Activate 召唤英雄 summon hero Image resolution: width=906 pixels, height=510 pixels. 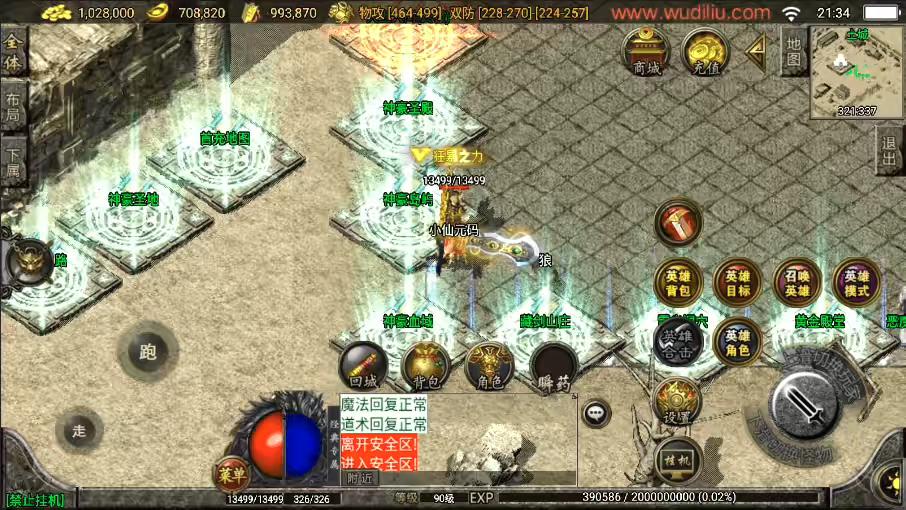[797, 283]
